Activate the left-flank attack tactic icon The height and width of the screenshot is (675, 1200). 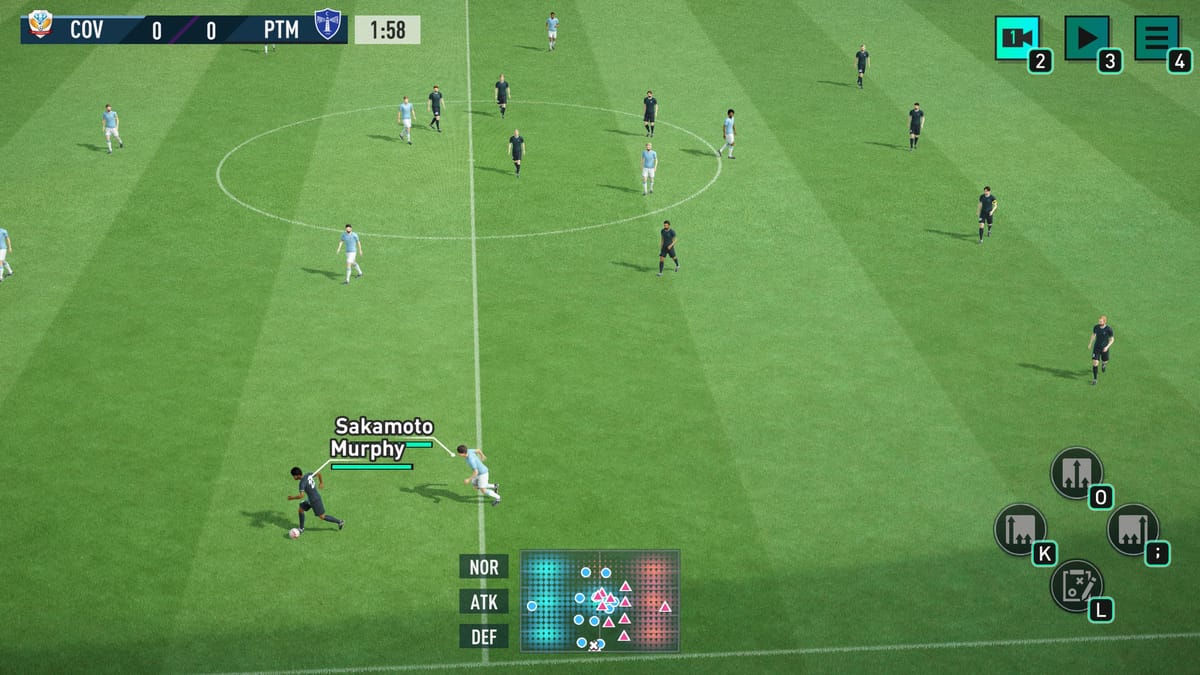pos(1020,529)
